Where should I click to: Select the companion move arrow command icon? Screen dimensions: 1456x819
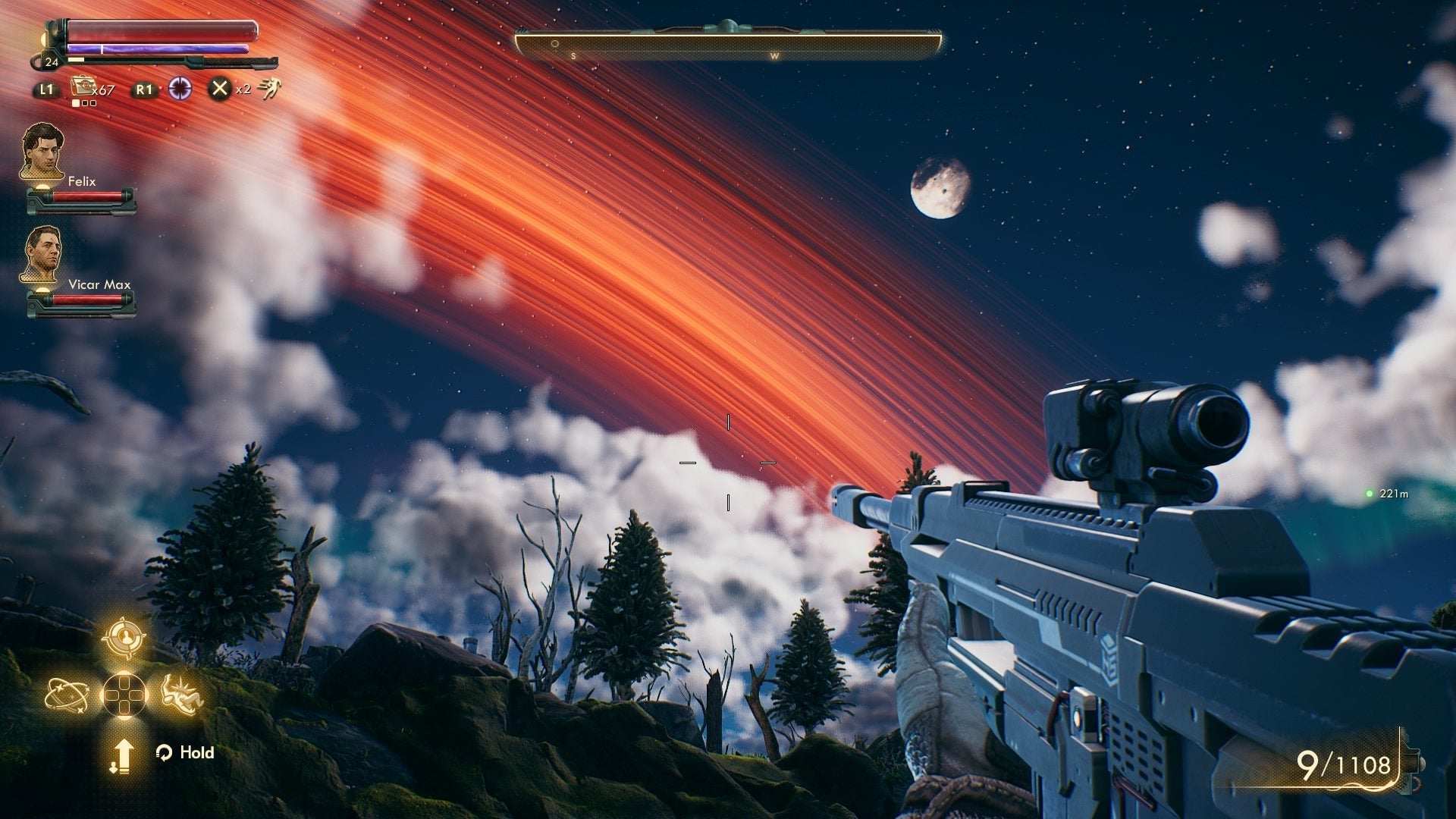pos(122,756)
